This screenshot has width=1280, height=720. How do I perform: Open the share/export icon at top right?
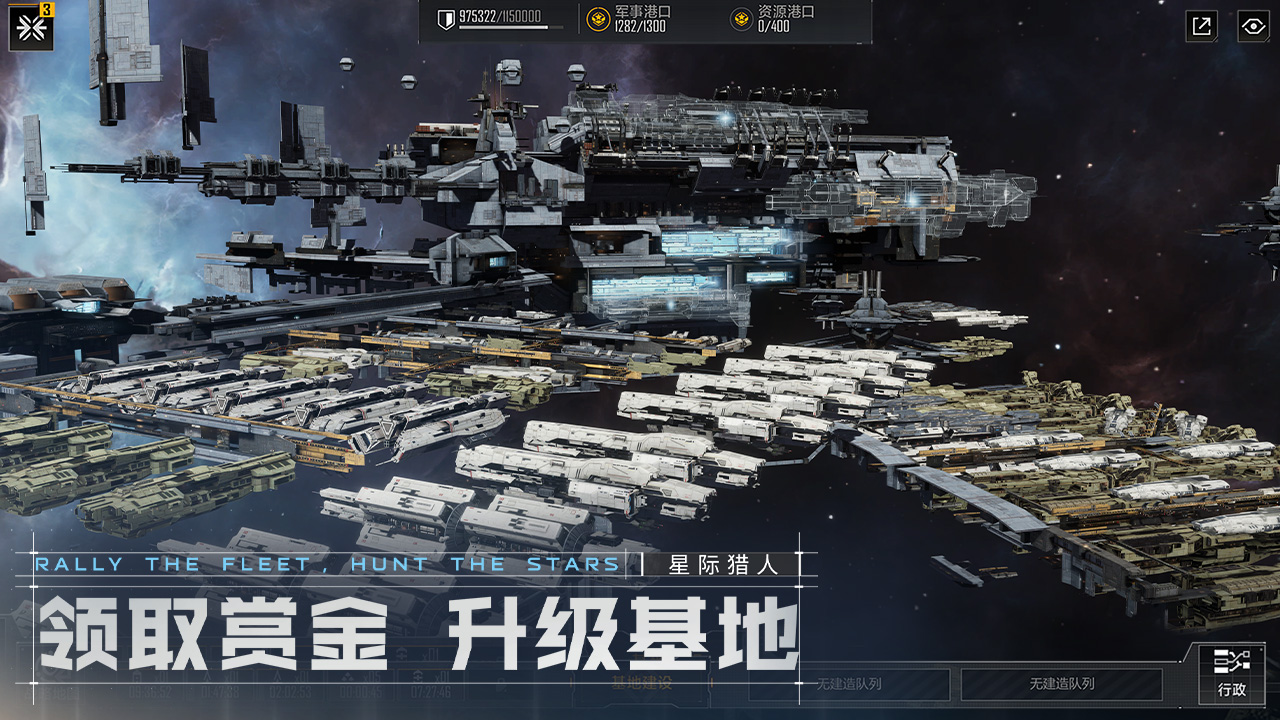pyautogui.click(x=1200, y=26)
